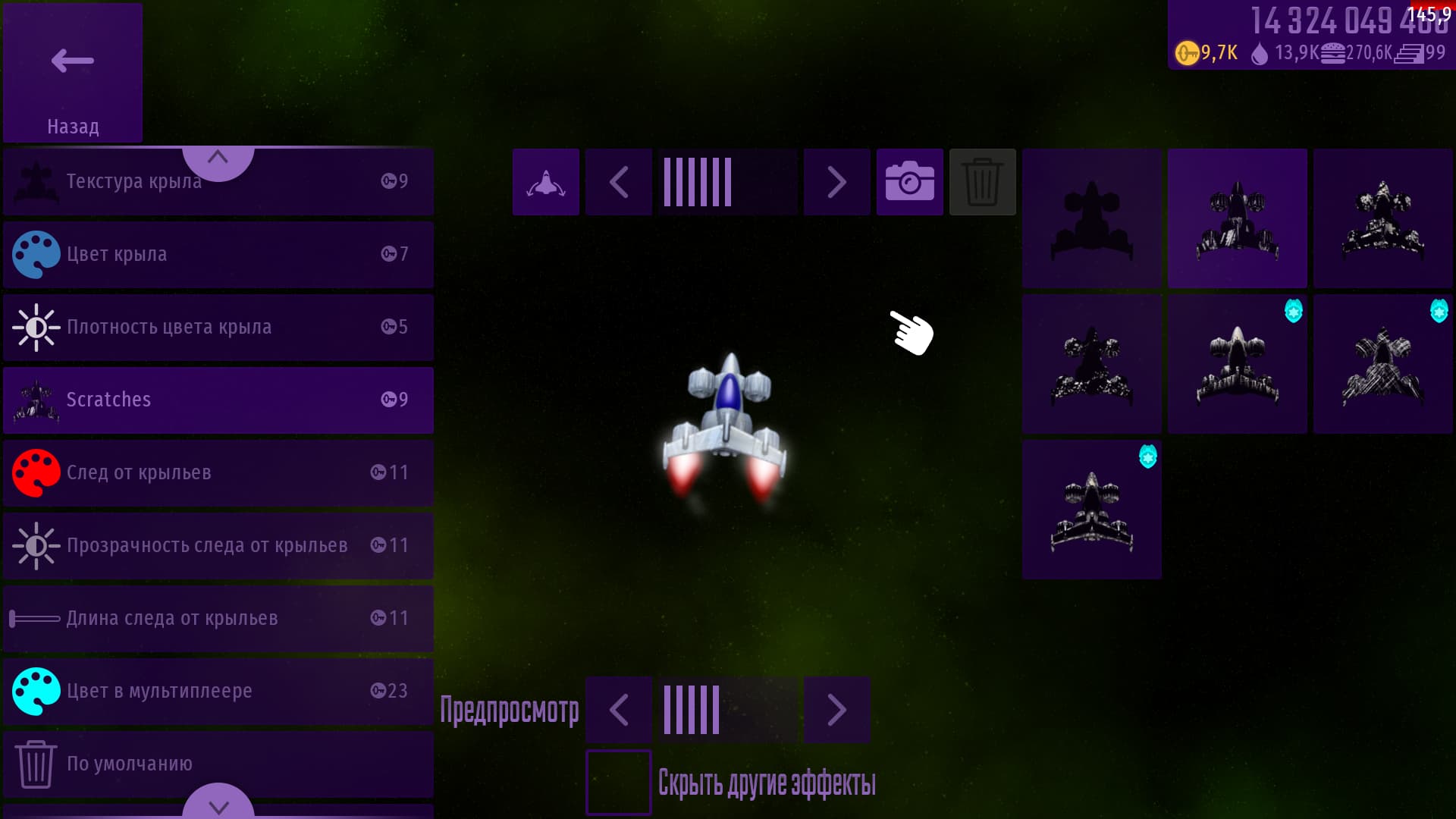Click the camera screenshot button
The width and height of the screenshot is (1456, 819).
909,182
